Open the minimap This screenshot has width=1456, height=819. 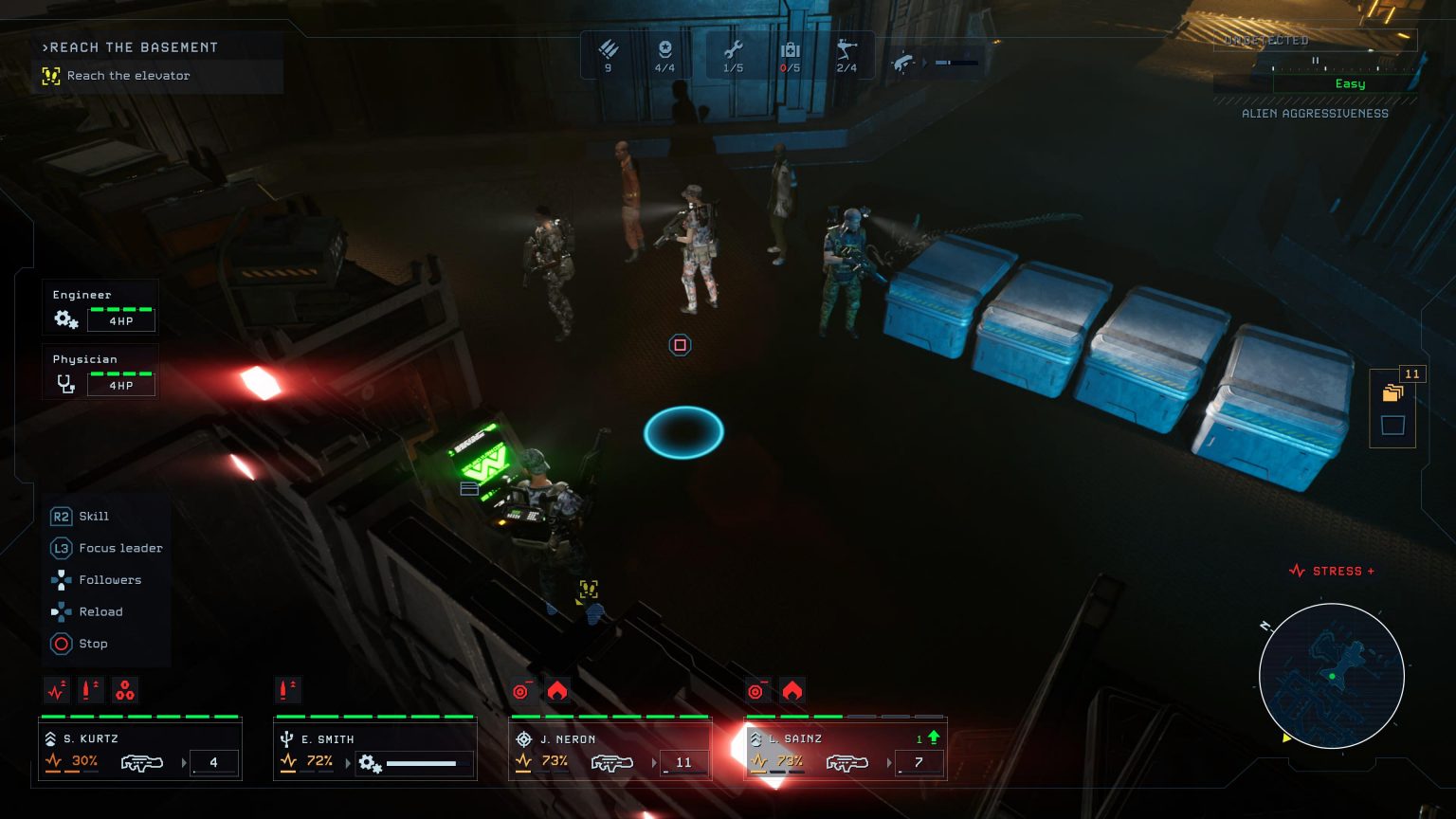tap(1332, 676)
